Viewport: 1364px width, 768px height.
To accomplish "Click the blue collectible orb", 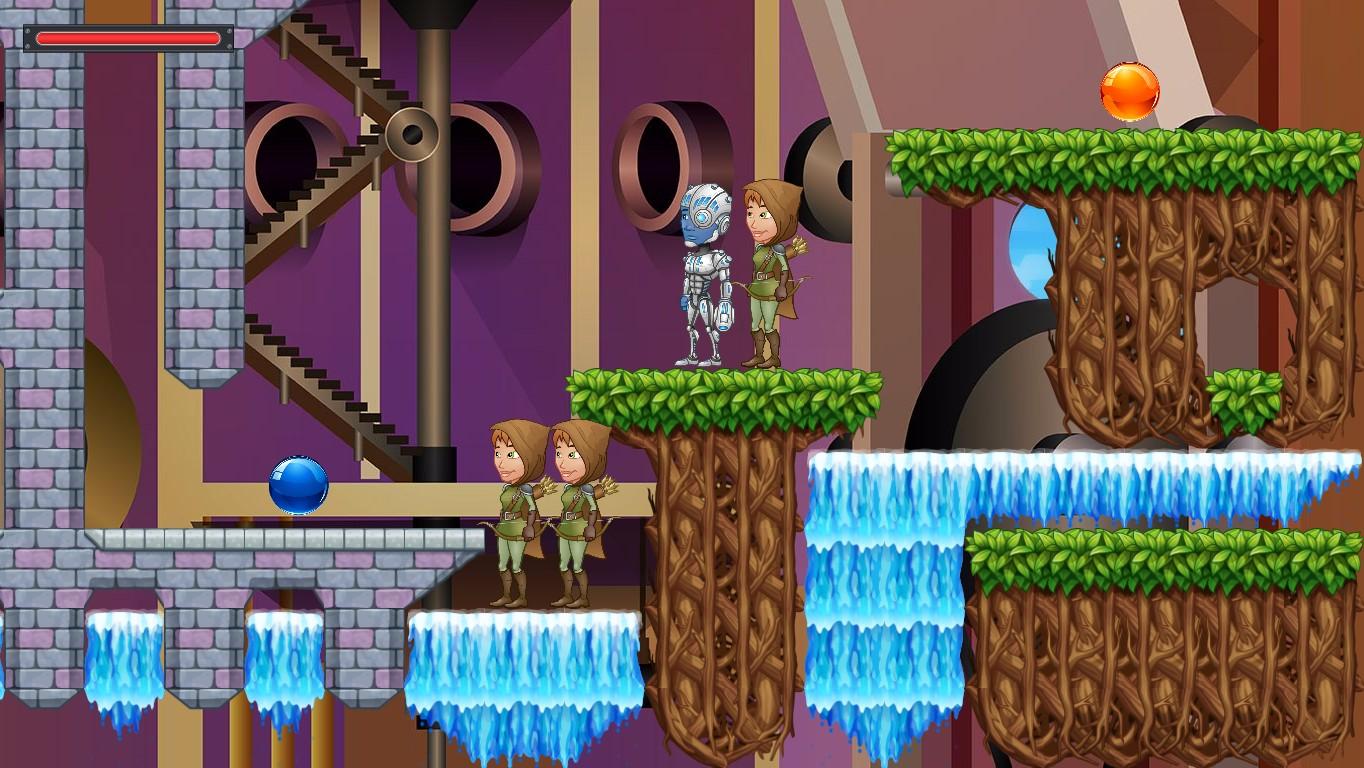I will tap(299, 484).
